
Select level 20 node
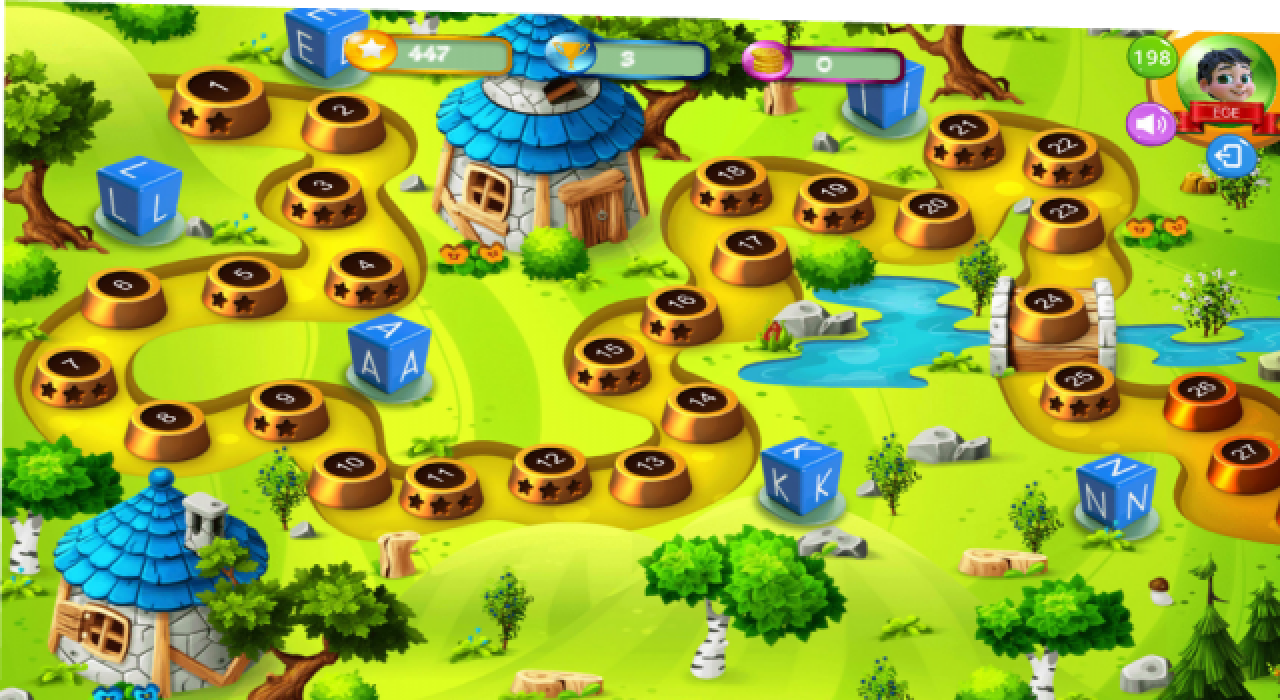(933, 214)
